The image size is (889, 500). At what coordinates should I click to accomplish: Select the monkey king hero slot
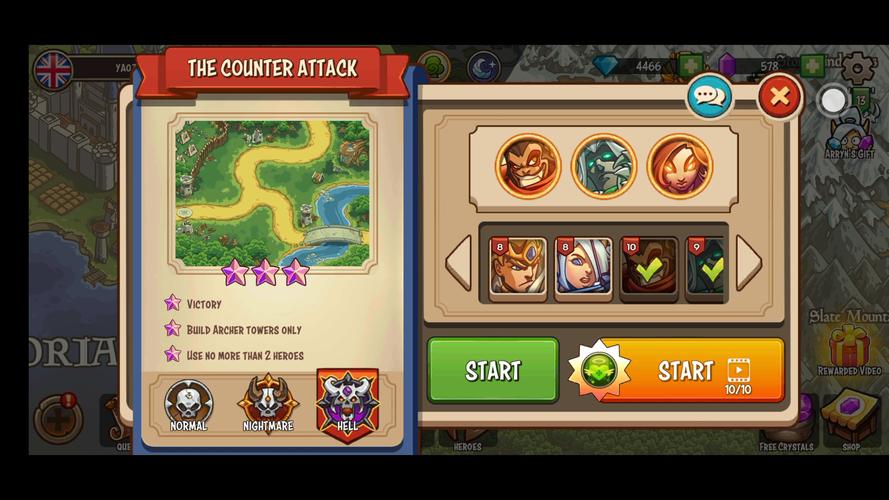coord(527,166)
